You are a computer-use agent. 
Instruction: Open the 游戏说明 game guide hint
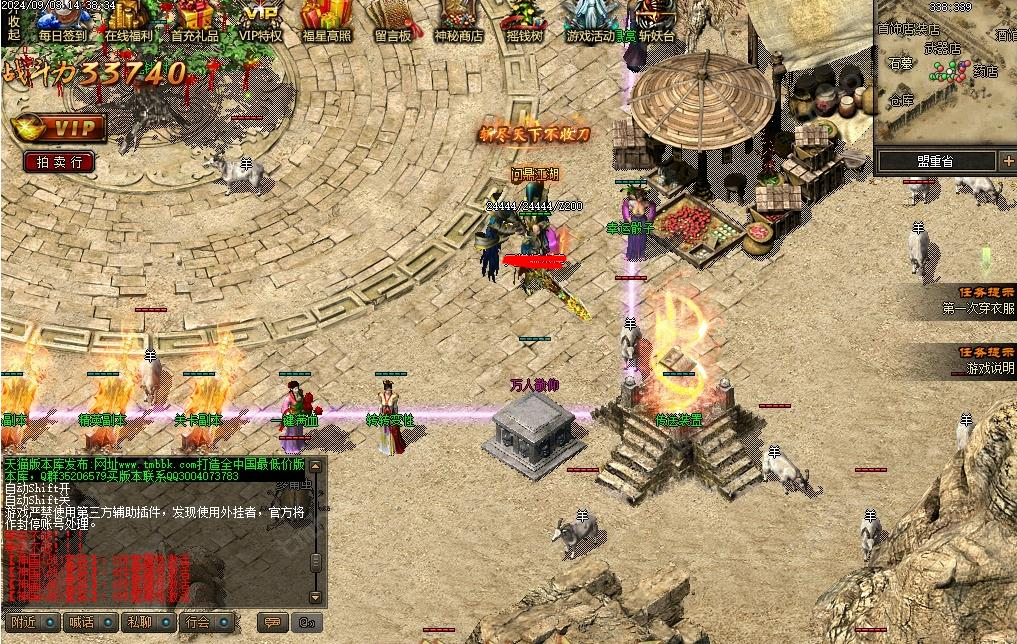983,369
